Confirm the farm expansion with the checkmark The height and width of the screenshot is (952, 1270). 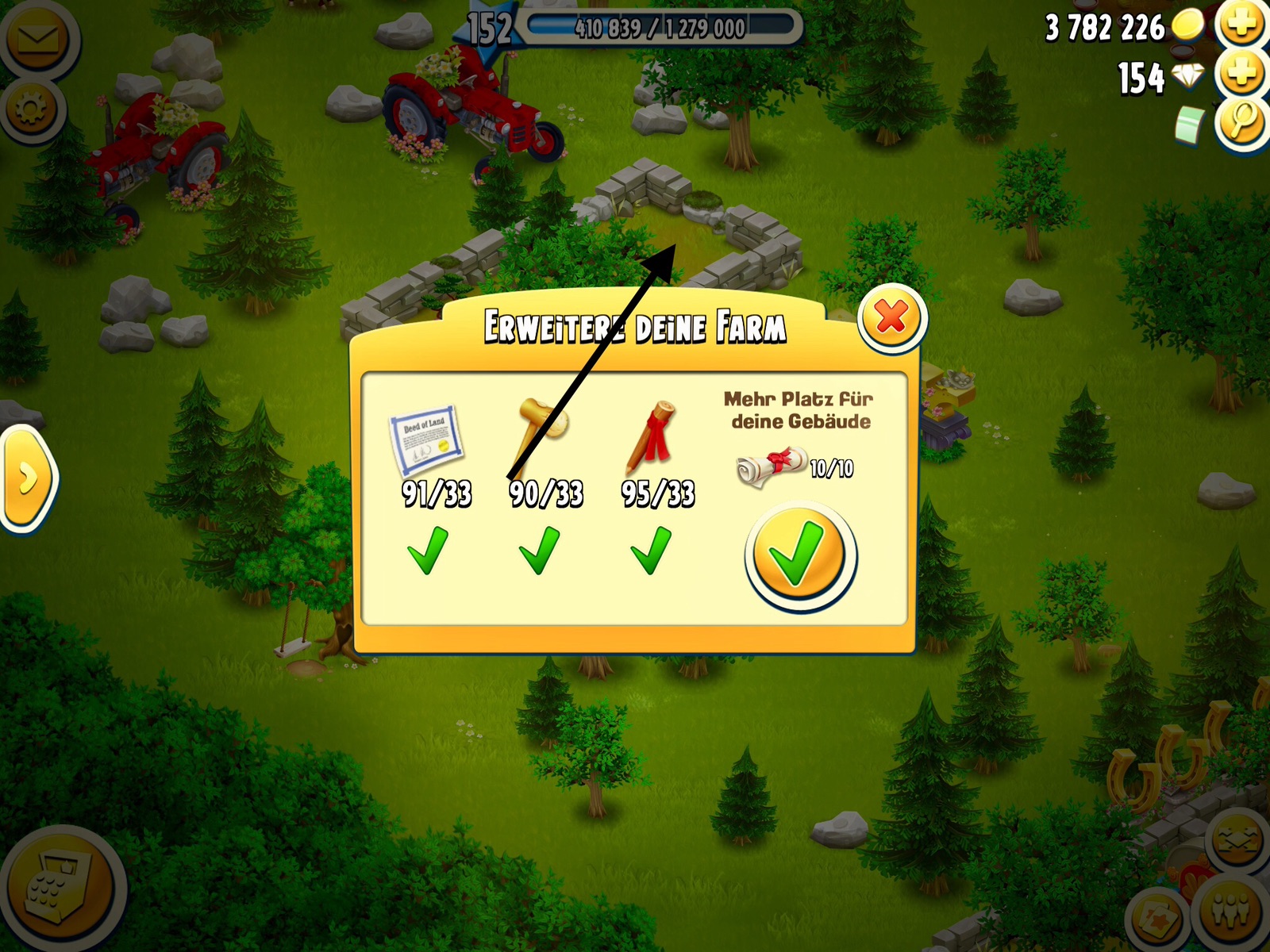(800, 555)
